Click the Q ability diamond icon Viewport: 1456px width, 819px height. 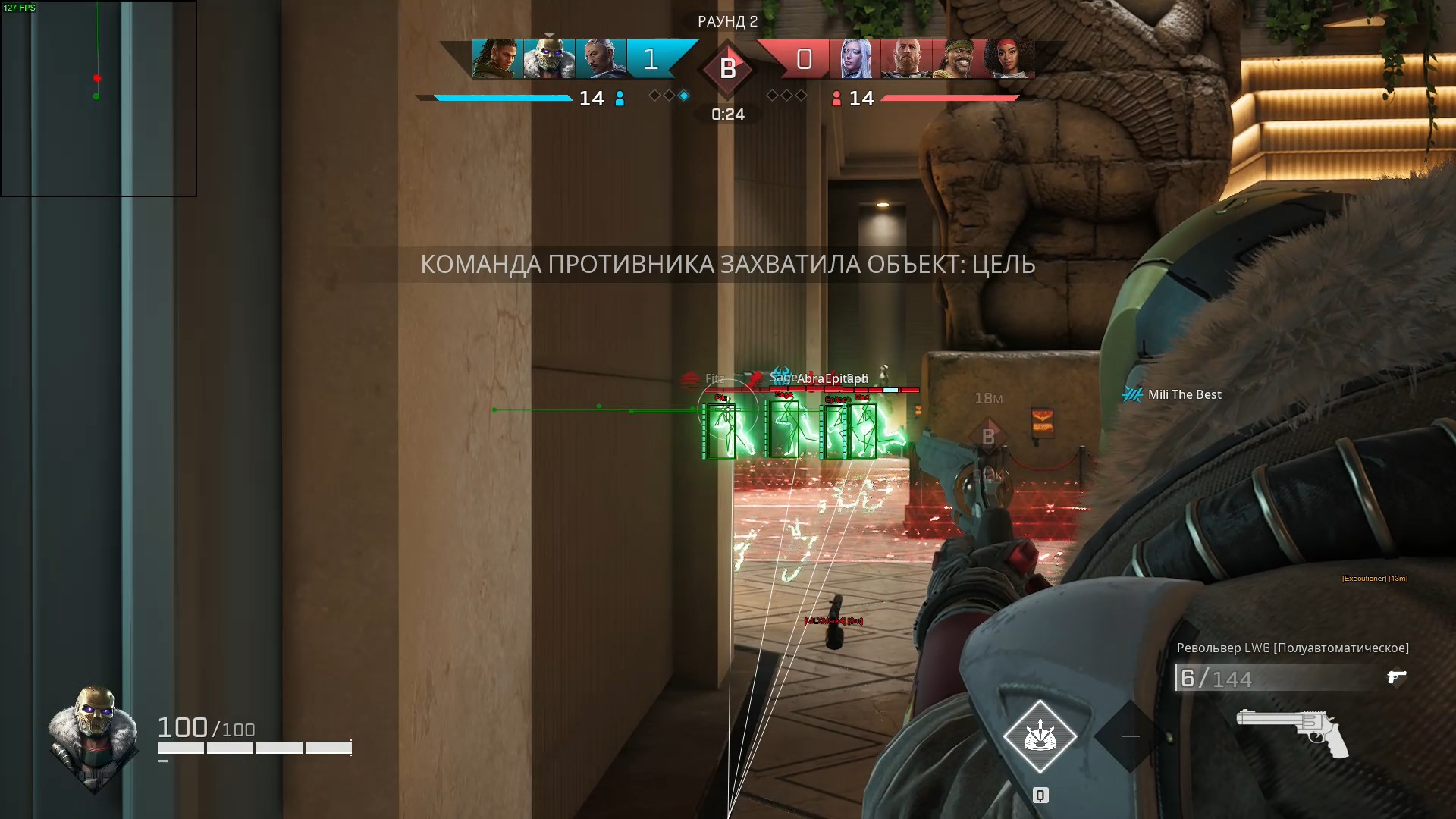pyautogui.click(x=1040, y=735)
